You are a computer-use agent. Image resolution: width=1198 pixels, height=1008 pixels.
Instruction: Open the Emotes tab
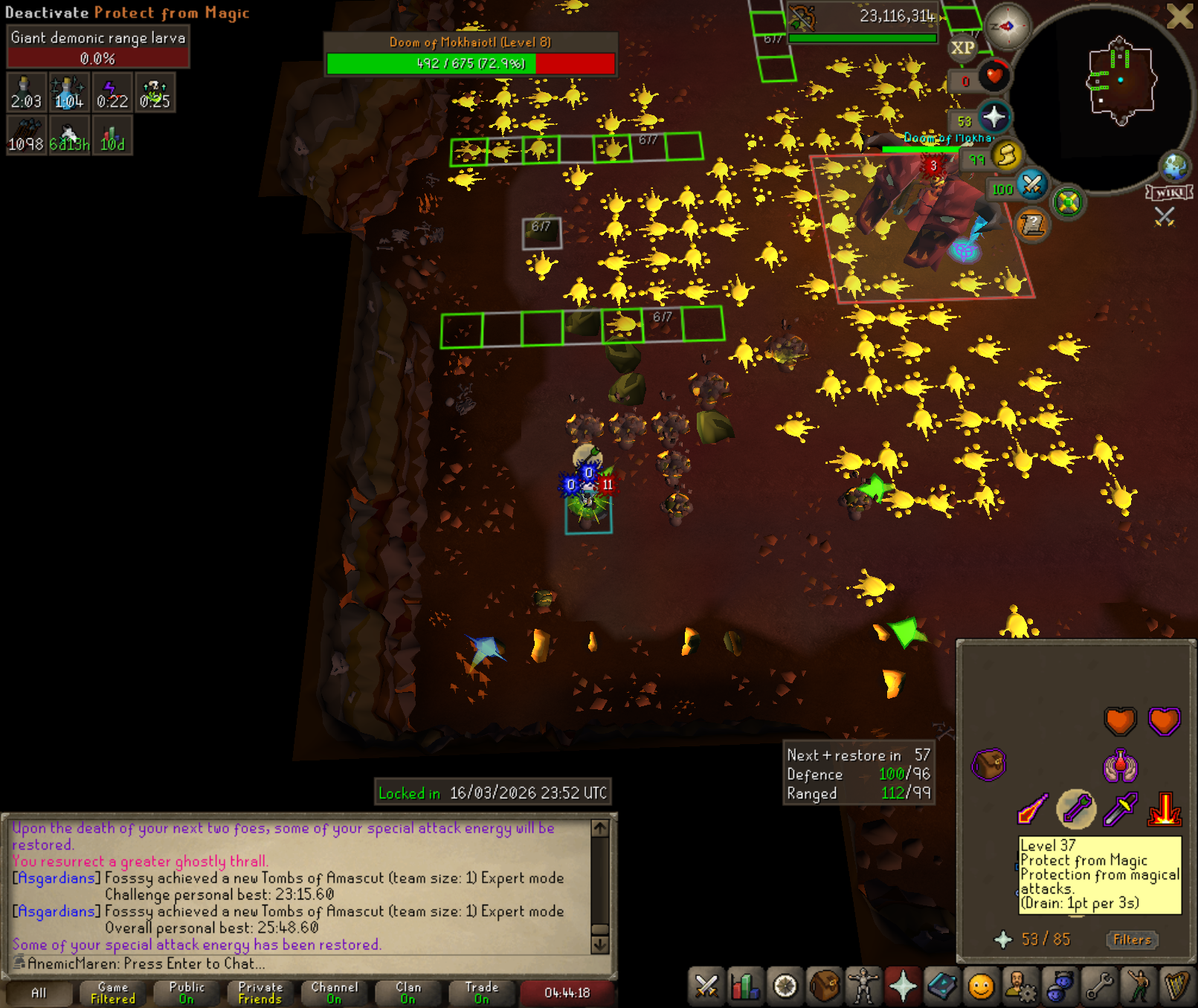(1138, 986)
